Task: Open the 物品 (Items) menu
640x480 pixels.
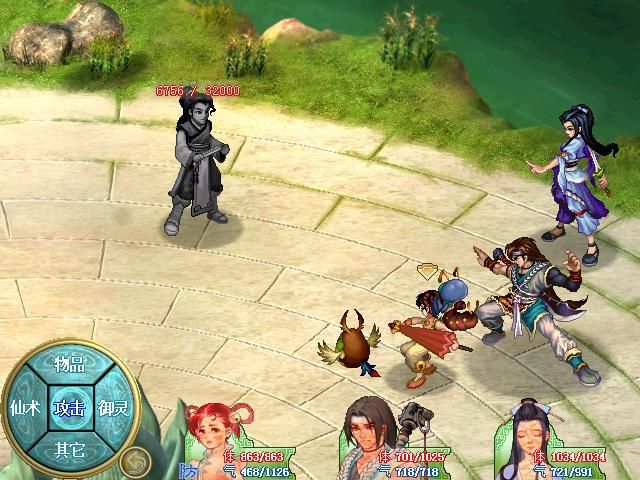Action: [69, 365]
